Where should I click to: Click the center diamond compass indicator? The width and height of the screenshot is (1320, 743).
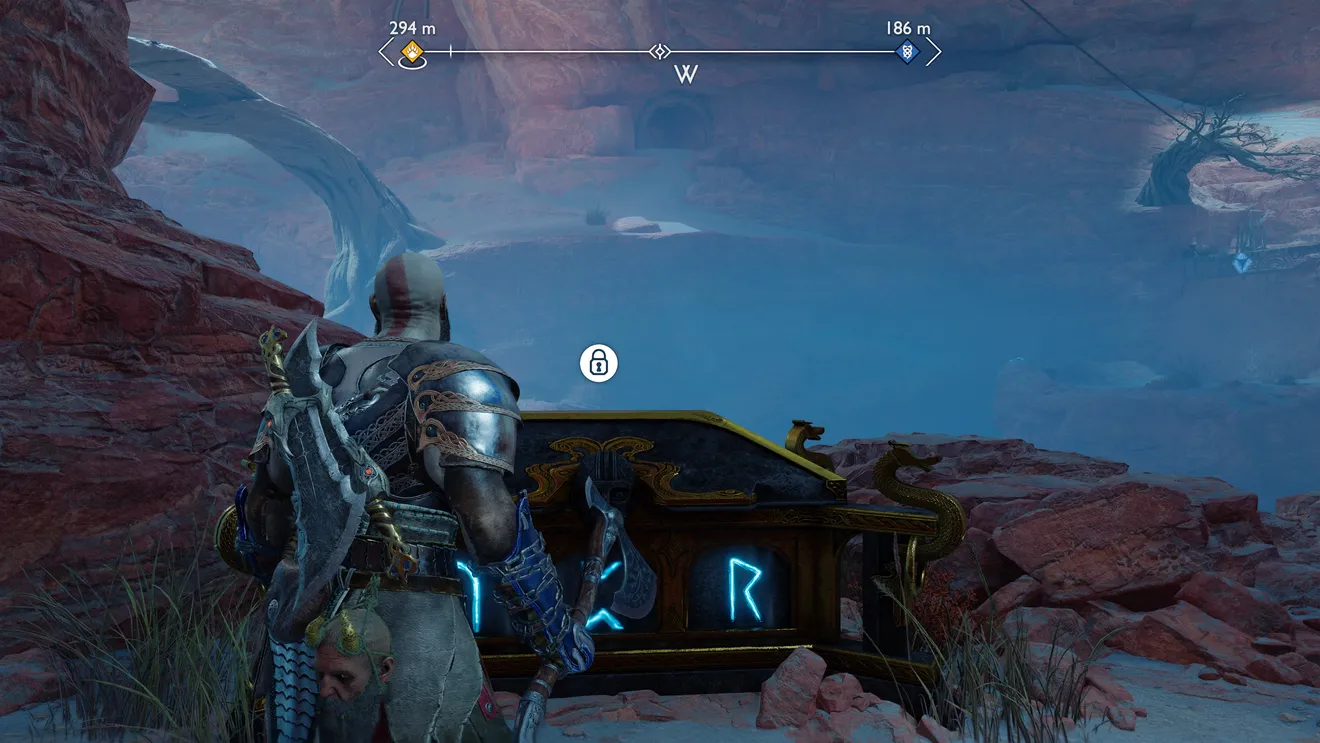[x=659, y=52]
